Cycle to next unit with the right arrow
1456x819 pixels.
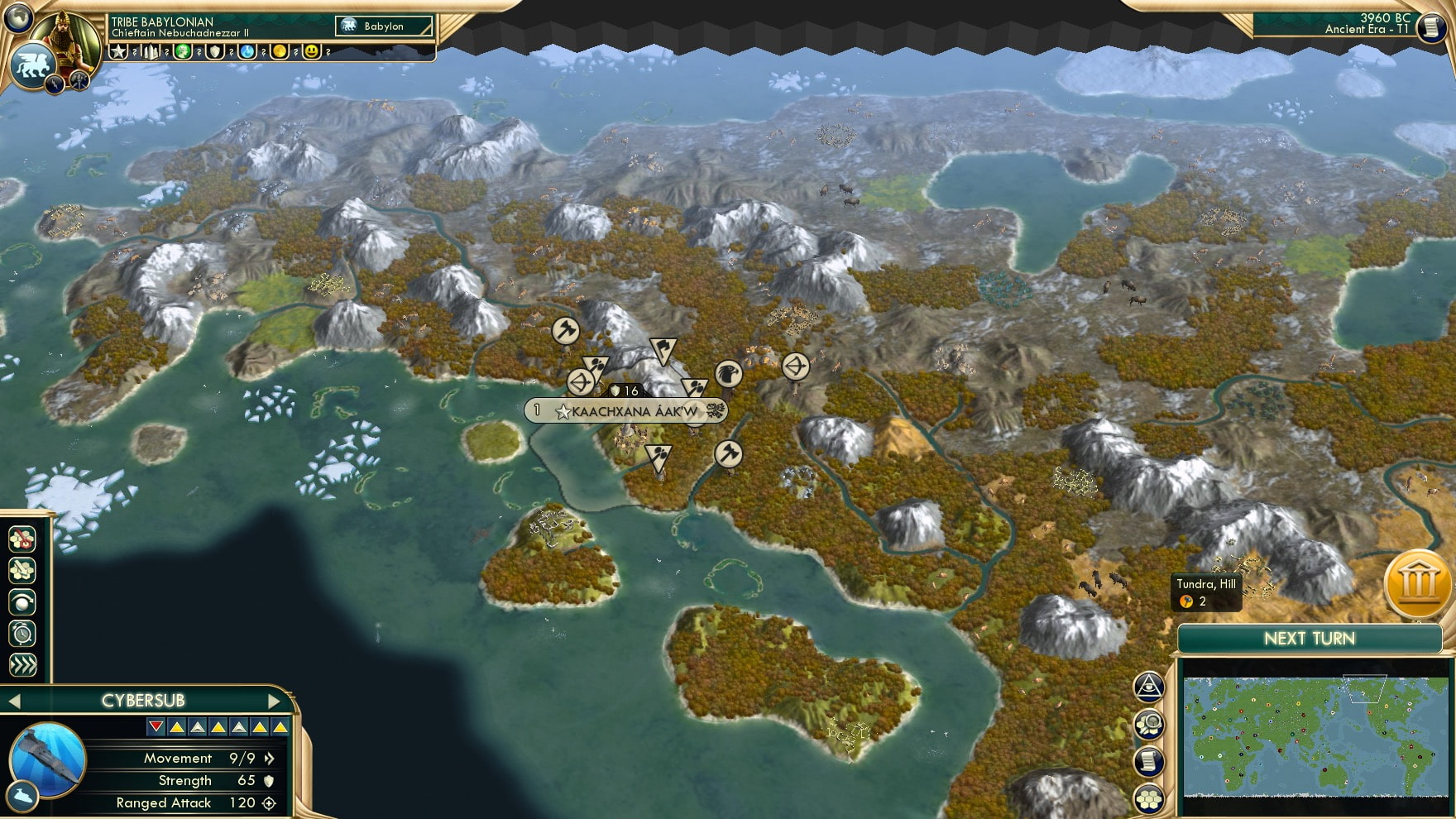(x=275, y=699)
